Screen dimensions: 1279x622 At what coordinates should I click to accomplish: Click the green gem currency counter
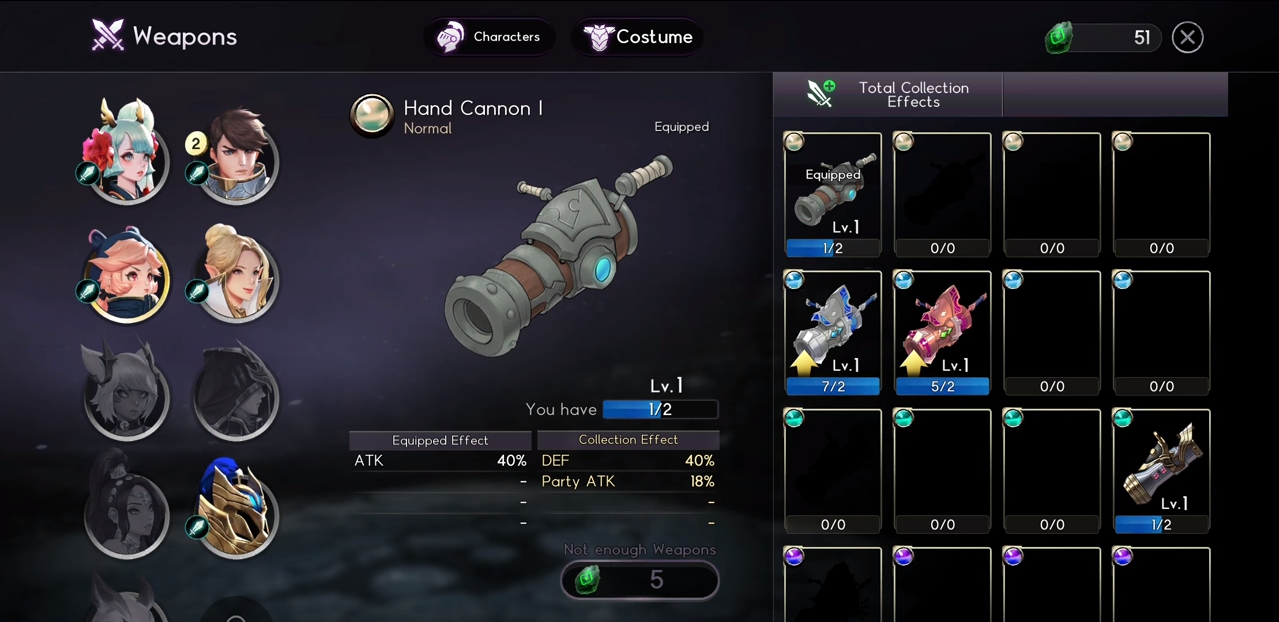click(x=1103, y=38)
